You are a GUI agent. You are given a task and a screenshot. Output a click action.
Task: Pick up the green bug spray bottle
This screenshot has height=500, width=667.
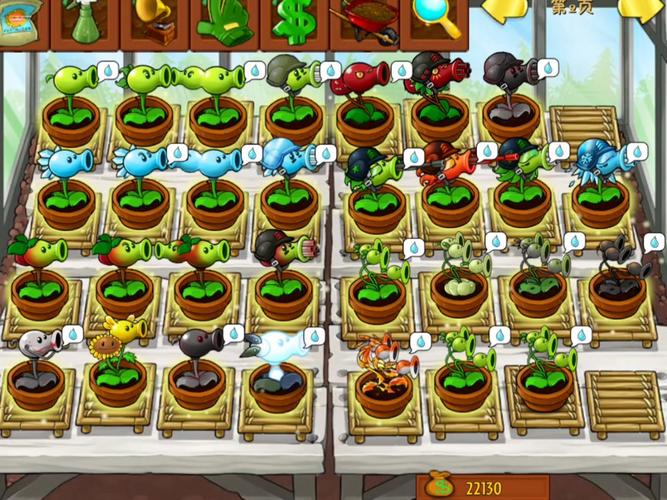click(x=84, y=20)
